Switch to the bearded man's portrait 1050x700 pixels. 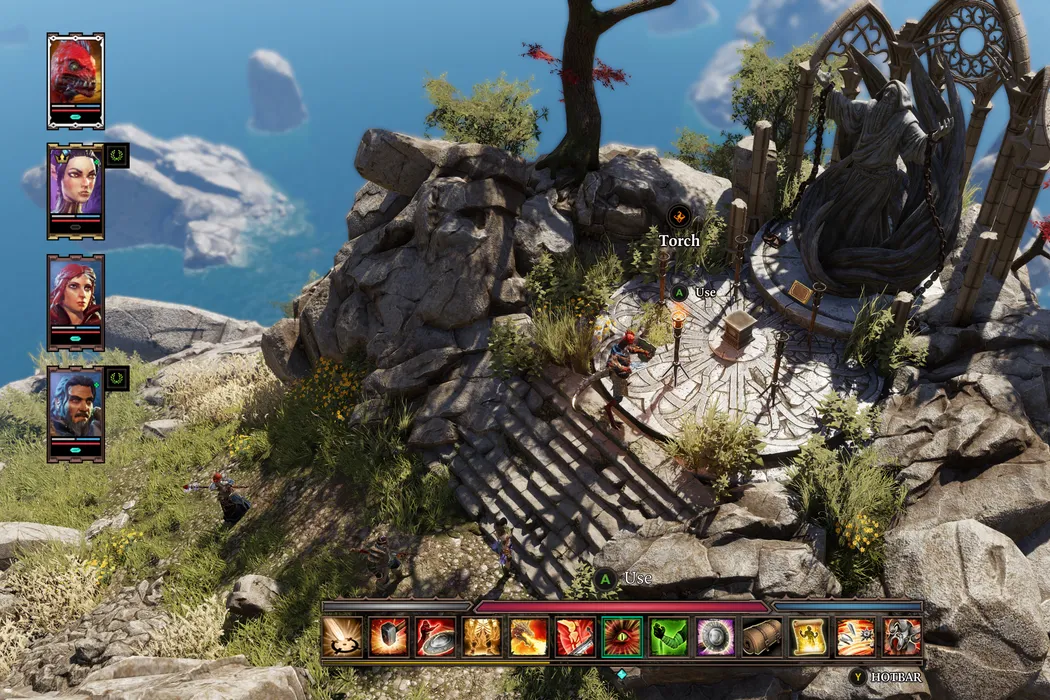point(75,406)
